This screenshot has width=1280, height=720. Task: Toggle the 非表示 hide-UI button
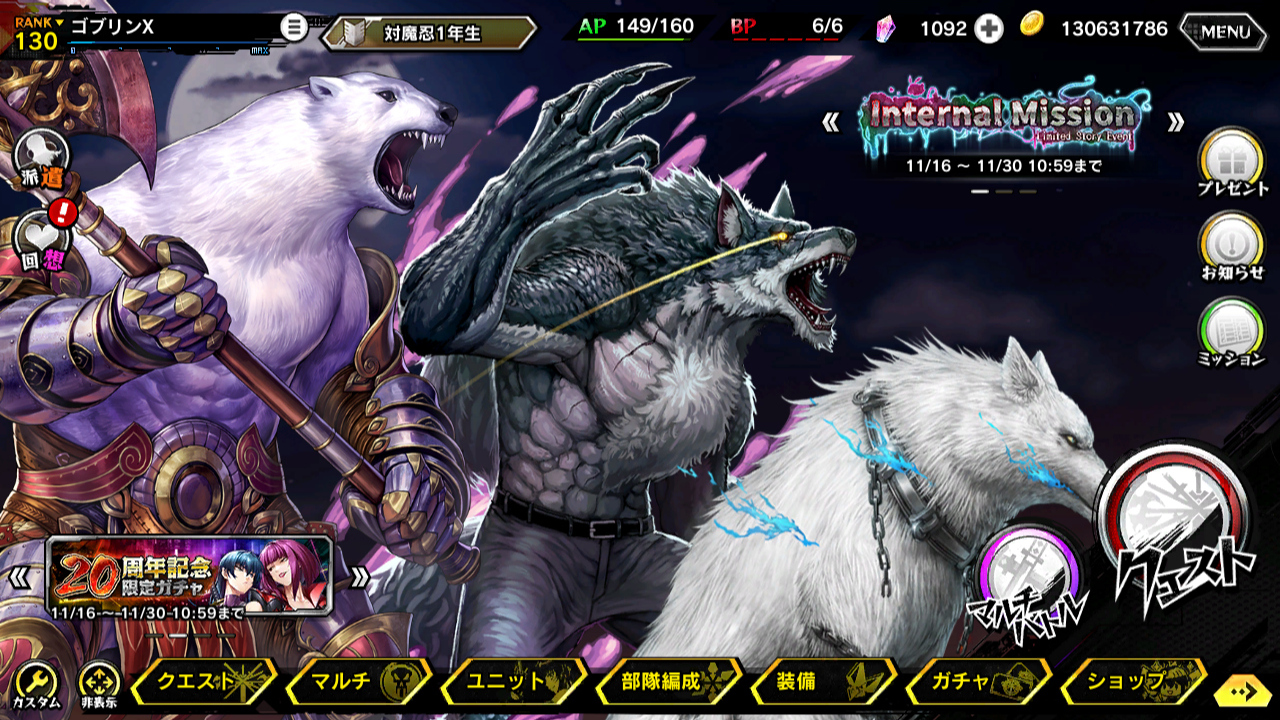pos(99,685)
